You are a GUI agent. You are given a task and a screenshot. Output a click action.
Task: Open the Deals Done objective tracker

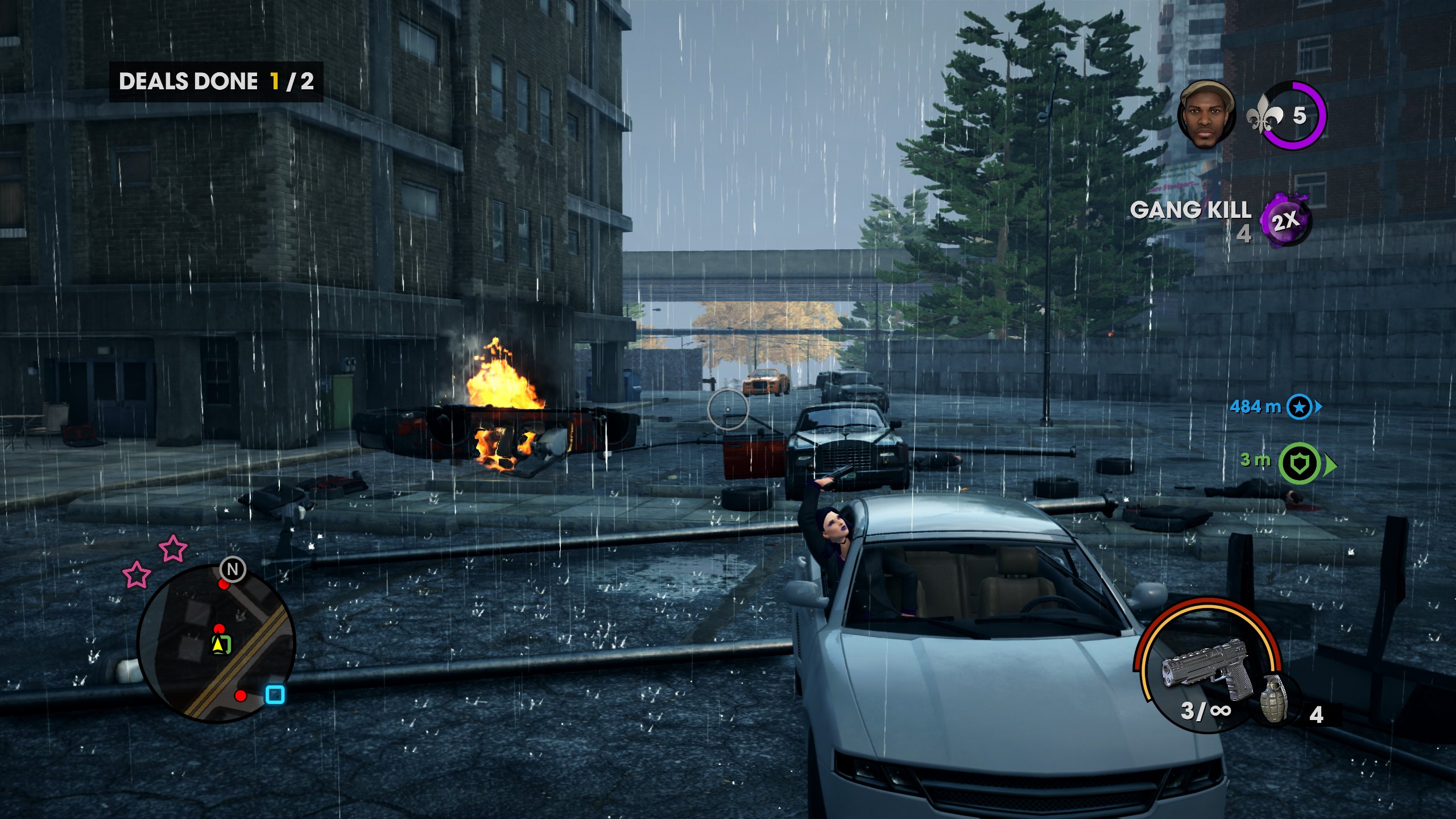[216, 82]
